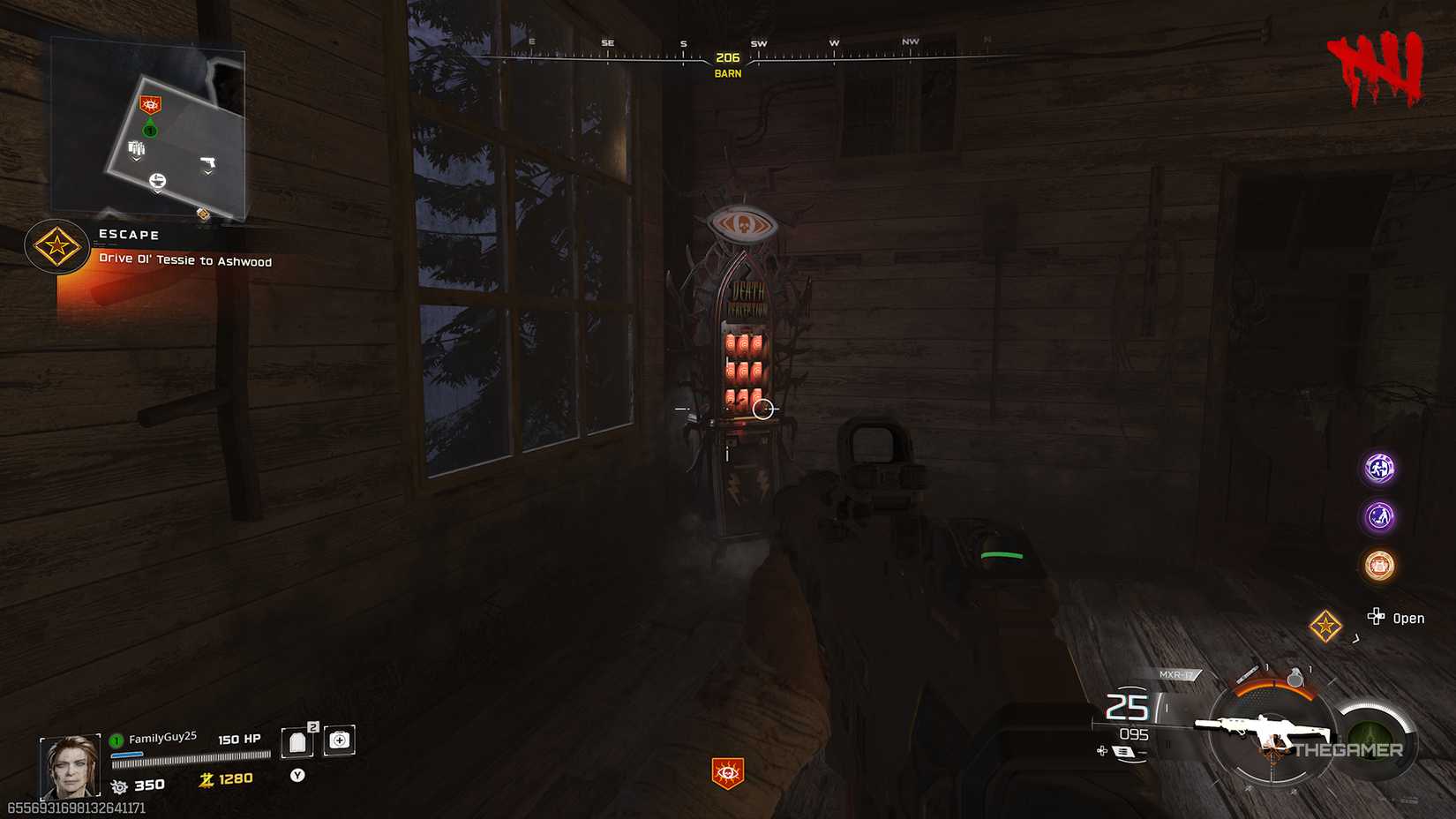Select the throwing knife lethal icon
This screenshot has width=1456, height=819.
(1248, 672)
